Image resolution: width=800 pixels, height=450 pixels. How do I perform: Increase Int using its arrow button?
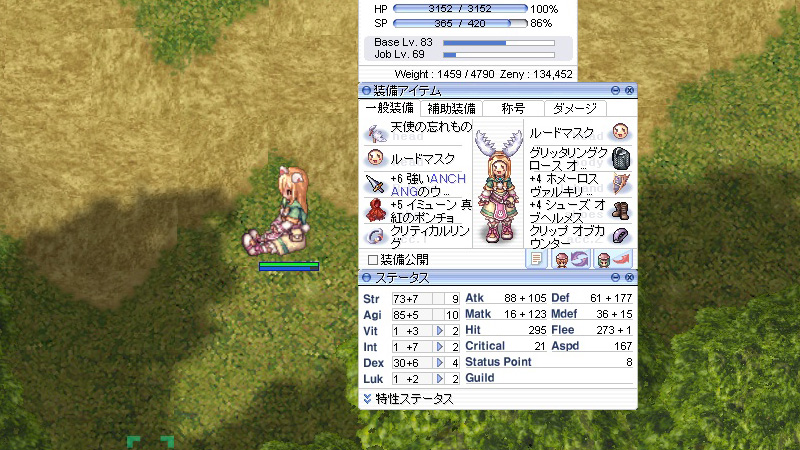click(439, 346)
